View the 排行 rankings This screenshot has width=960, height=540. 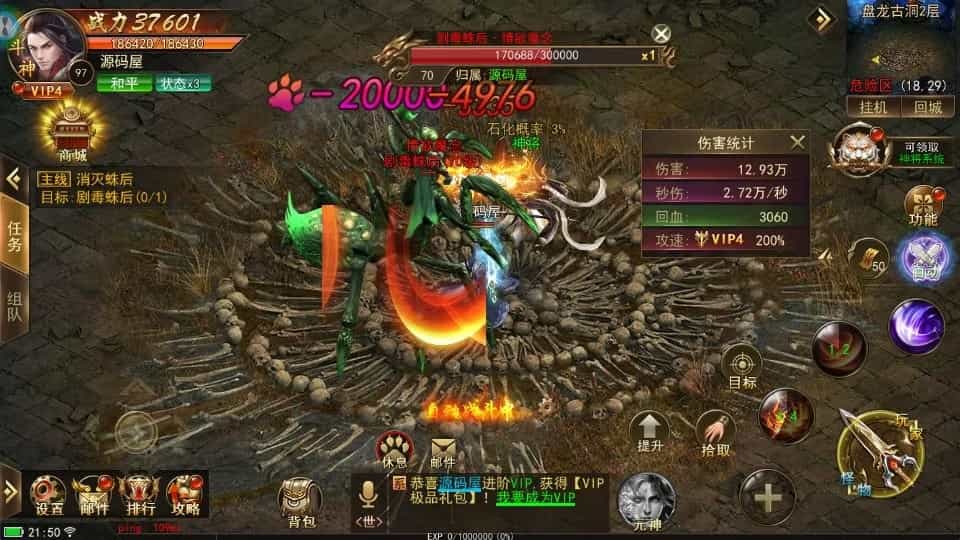139,495
